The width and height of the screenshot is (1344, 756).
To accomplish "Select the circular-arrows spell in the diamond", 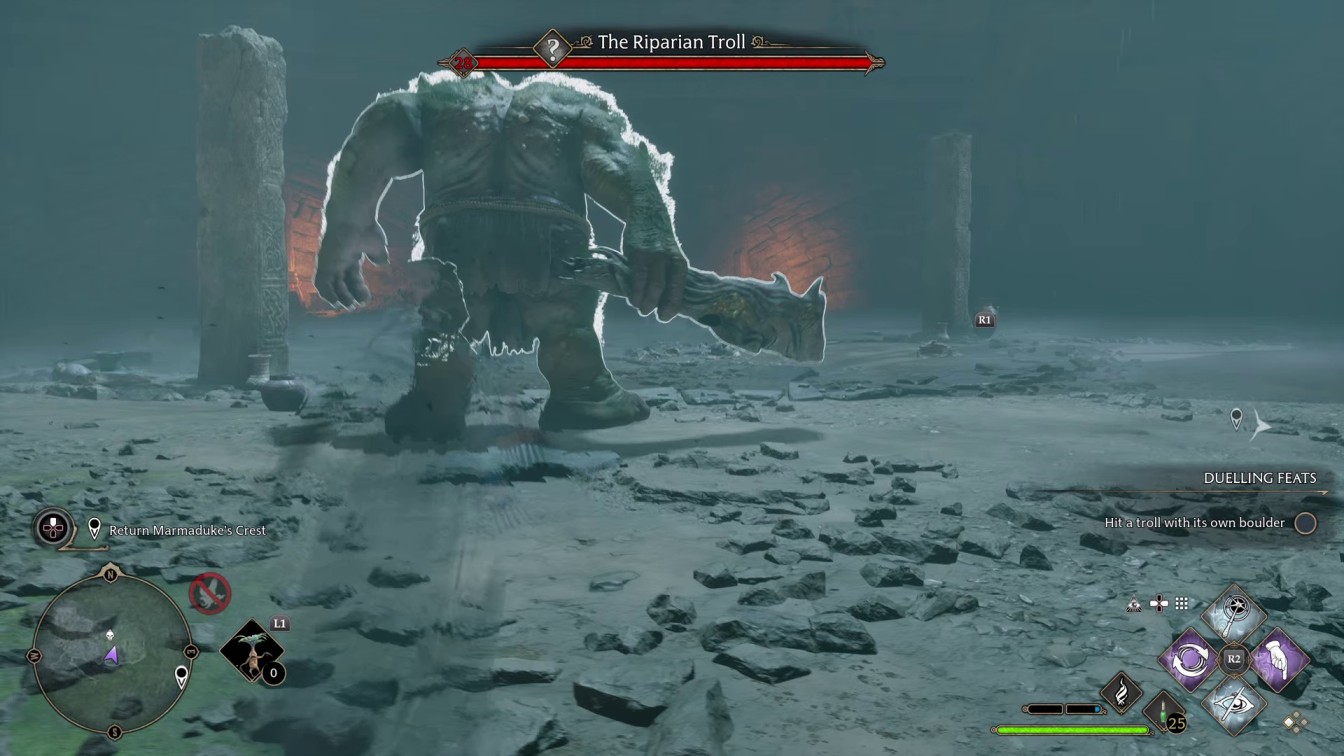I will [x=1190, y=659].
